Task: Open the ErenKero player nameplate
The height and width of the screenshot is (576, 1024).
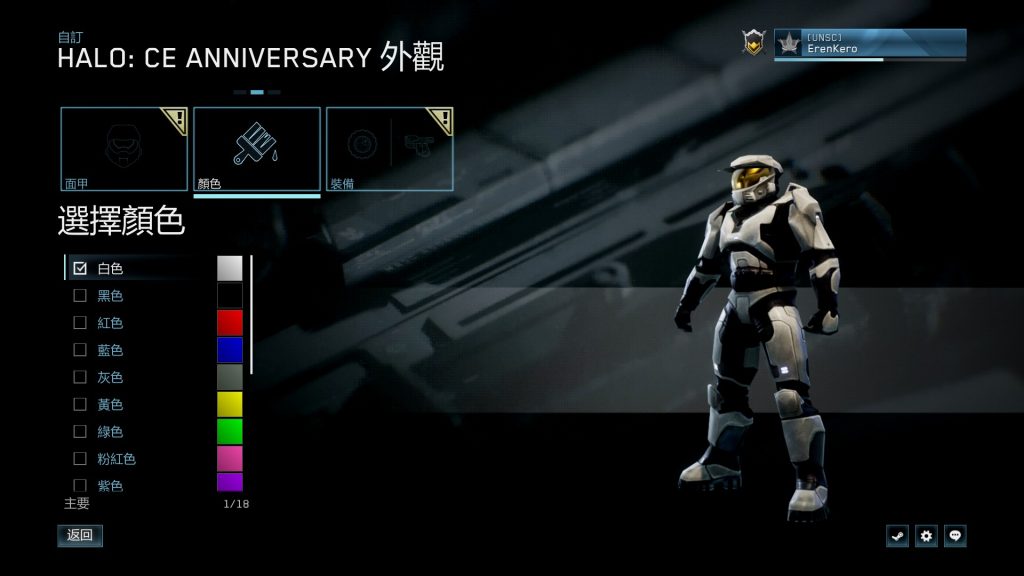Action: 869,43
